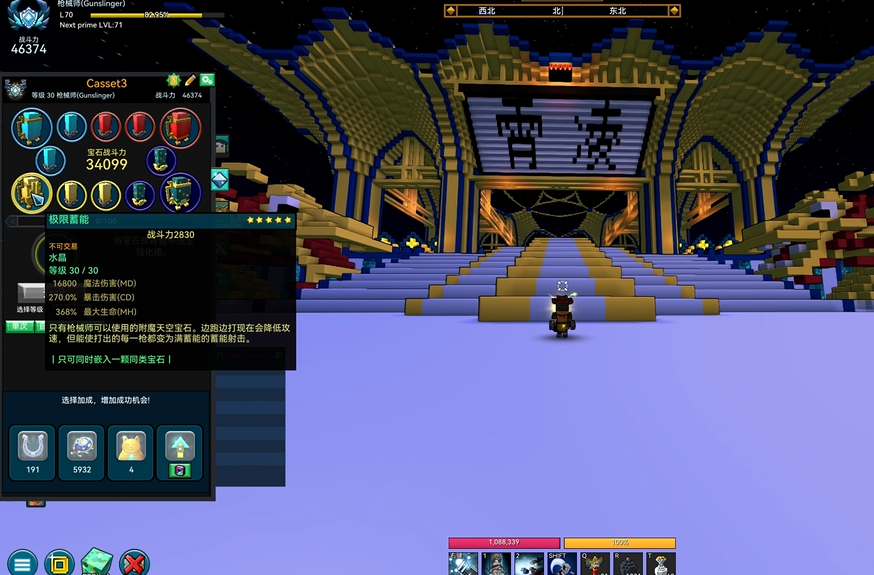
Task: Click the pencil edit icon
Action: (x=190, y=80)
